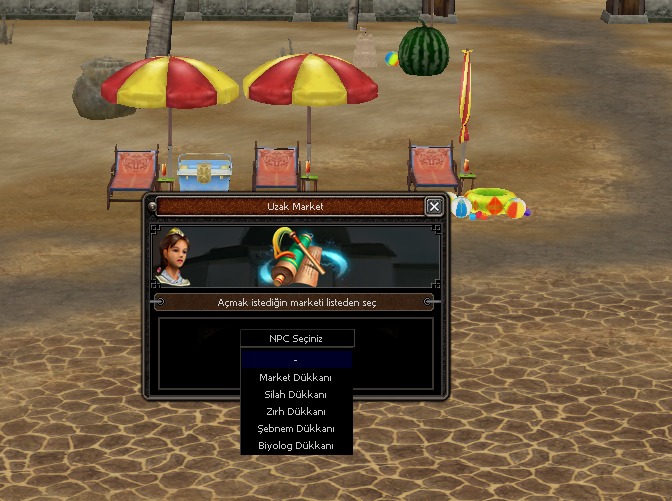Image resolution: width=672 pixels, height=501 pixels.
Task: Select the blank dash option
Action: click(296, 360)
